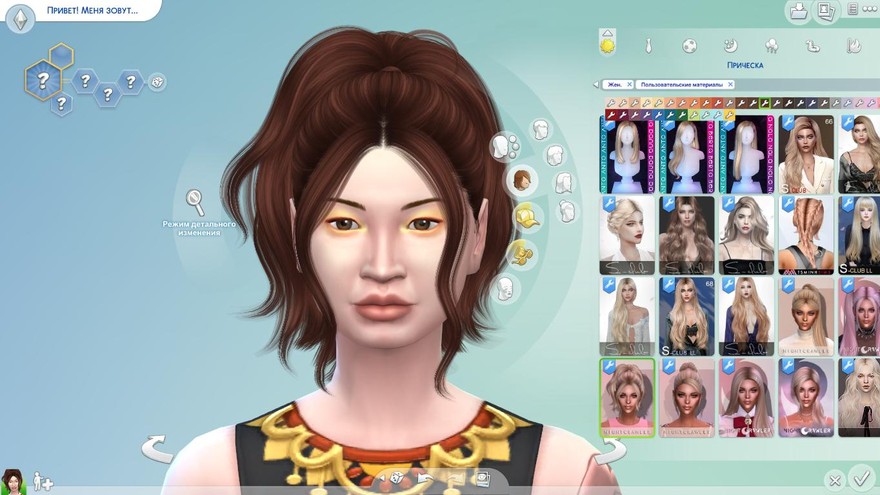880x495 pixels.
Task: Rotate the Sim with the right arrow
Action: 609,451
